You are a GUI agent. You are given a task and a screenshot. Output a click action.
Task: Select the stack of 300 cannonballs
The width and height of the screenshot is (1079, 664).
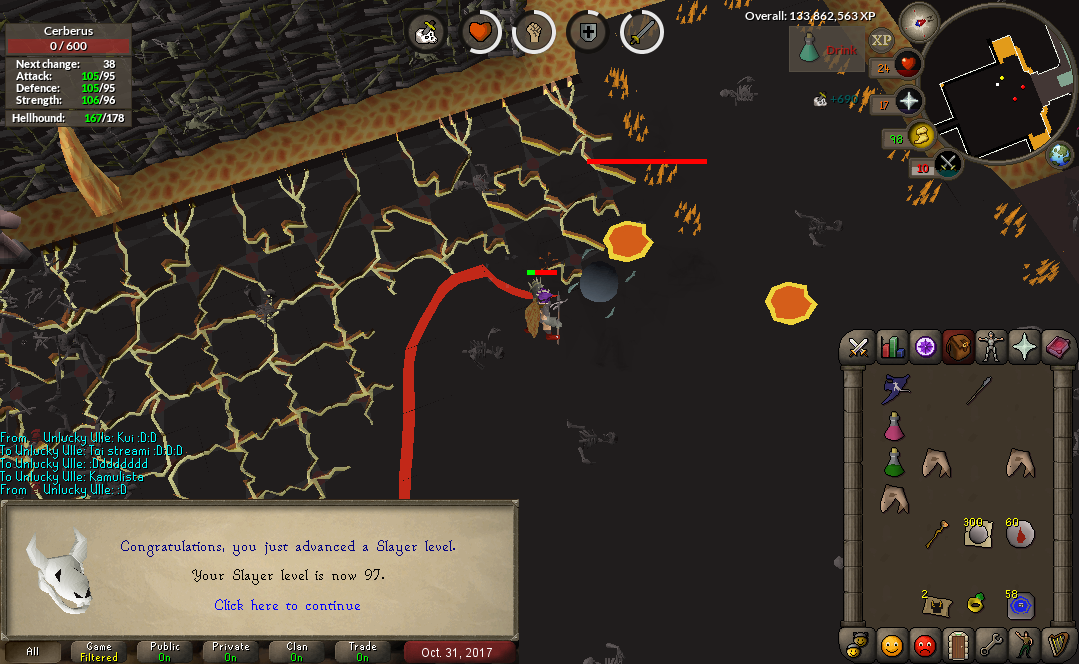[977, 534]
